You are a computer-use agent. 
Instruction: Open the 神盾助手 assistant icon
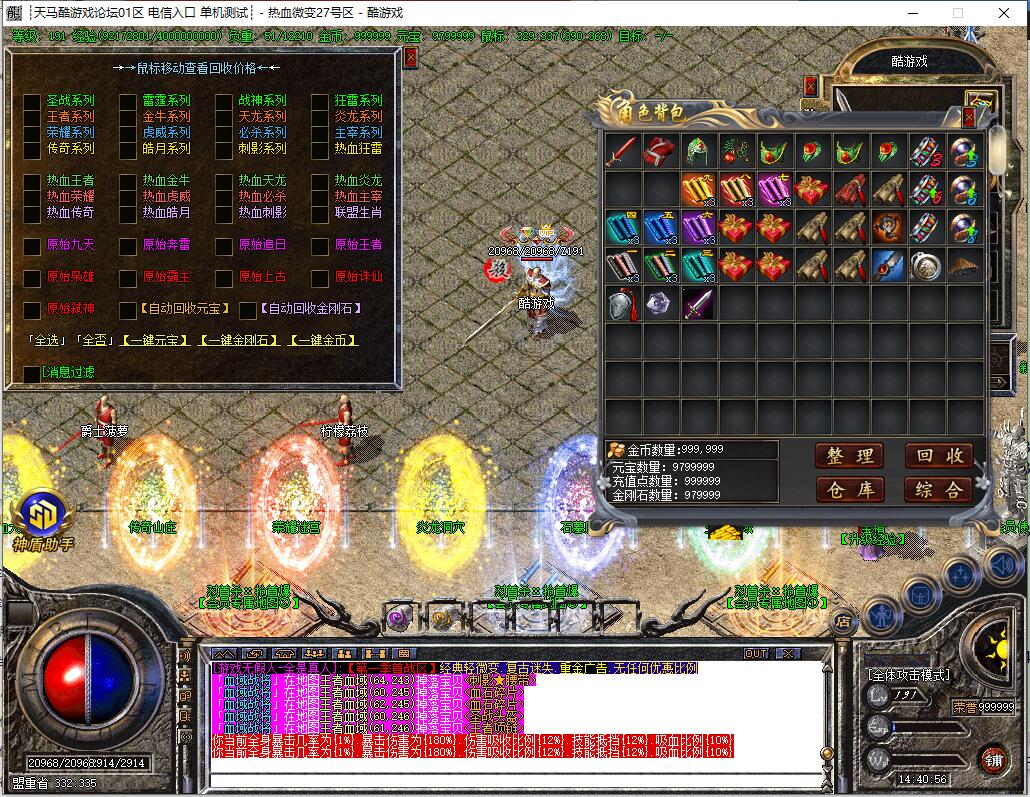click(x=42, y=516)
